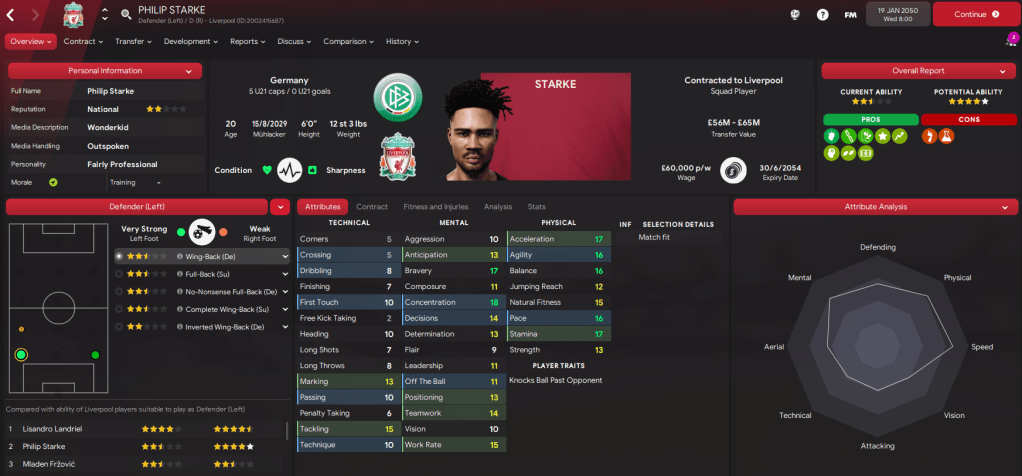
Task: Open the Overall Report panel dropdown
Action: point(1006,71)
